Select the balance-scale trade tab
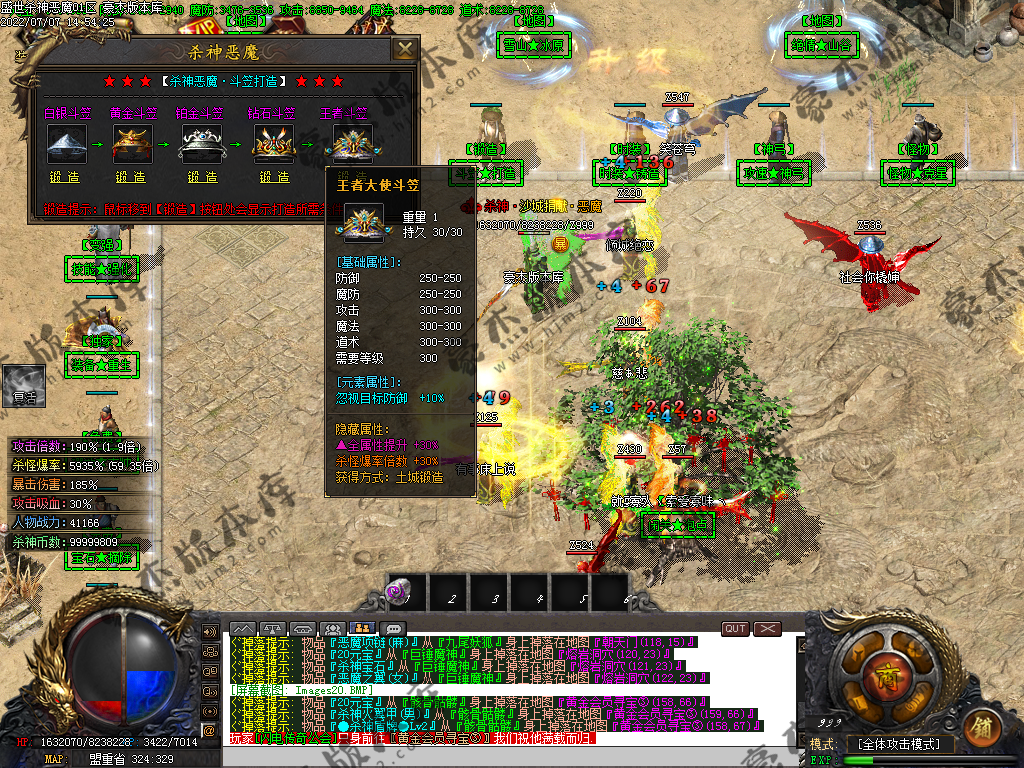Image resolution: width=1024 pixels, height=768 pixels. [273, 629]
